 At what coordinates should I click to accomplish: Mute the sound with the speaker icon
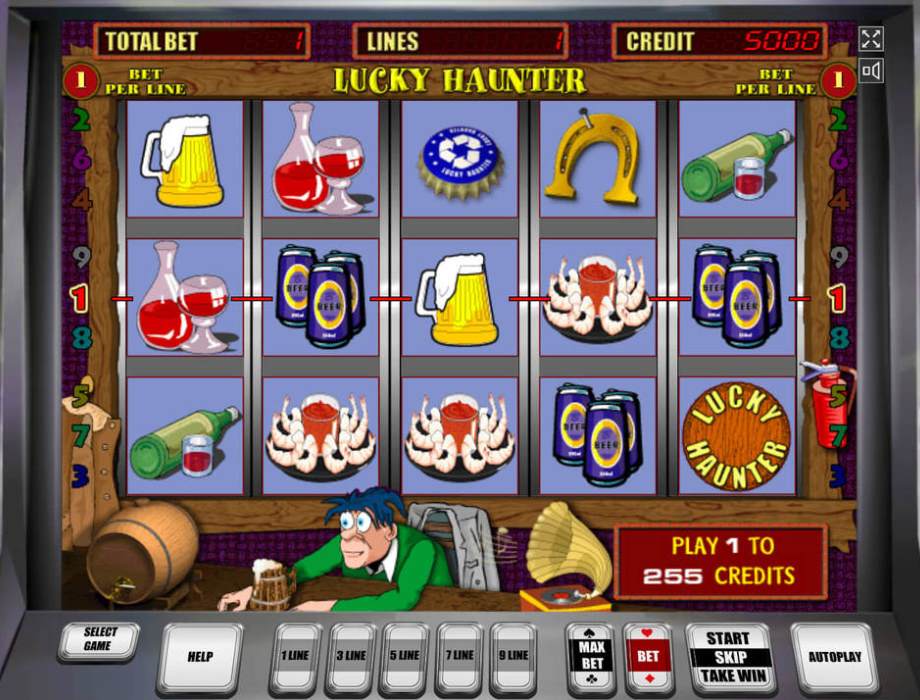[x=871, y=71]
